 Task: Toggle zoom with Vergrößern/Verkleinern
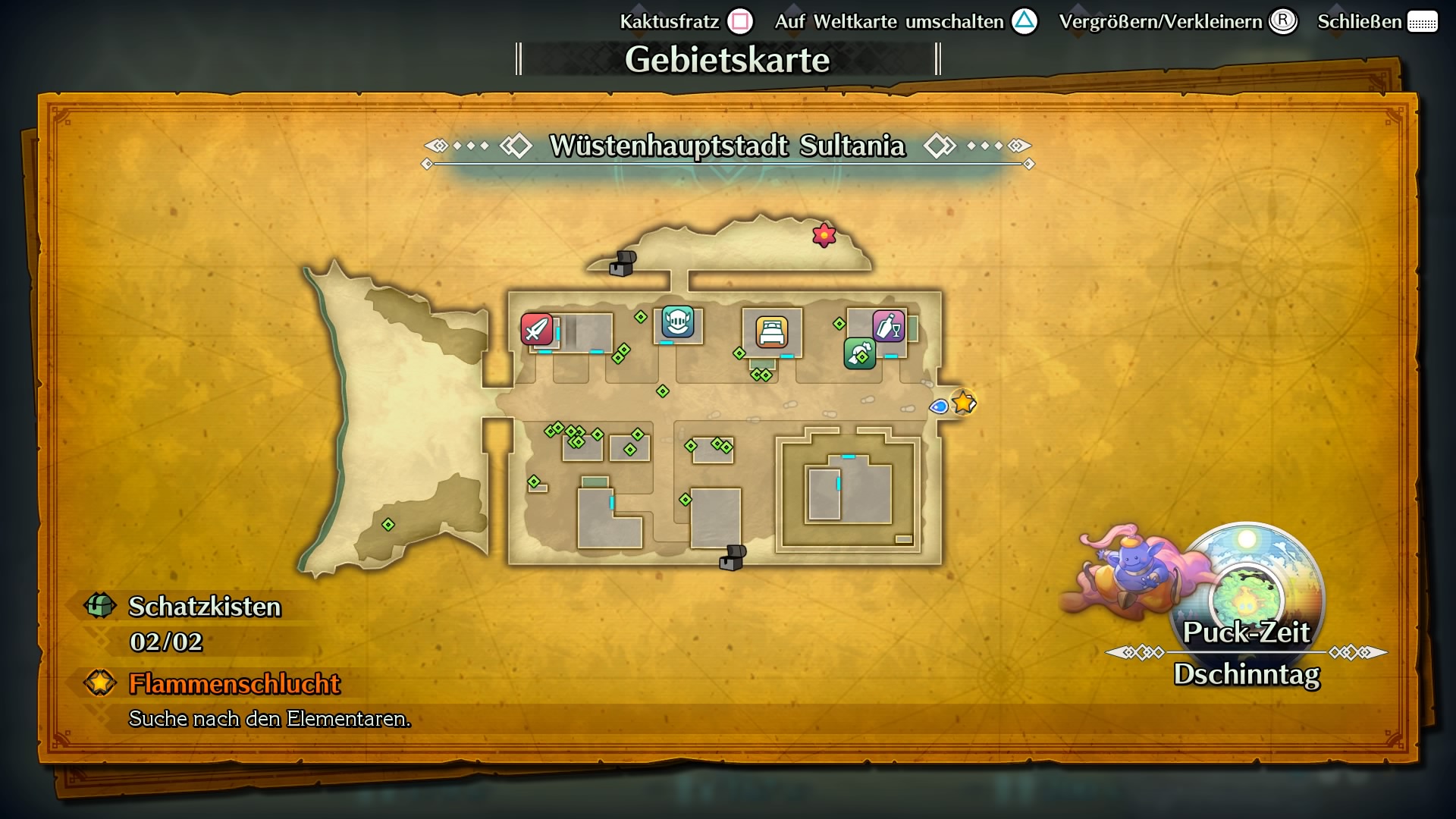pyautogui.click(x=1164, y=22)
